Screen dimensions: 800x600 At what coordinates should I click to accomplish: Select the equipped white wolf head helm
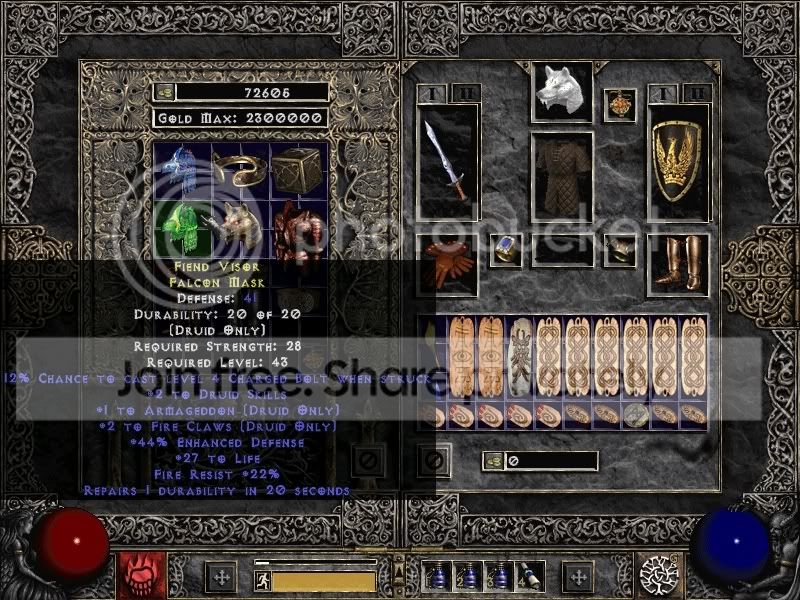pos(561,92)
